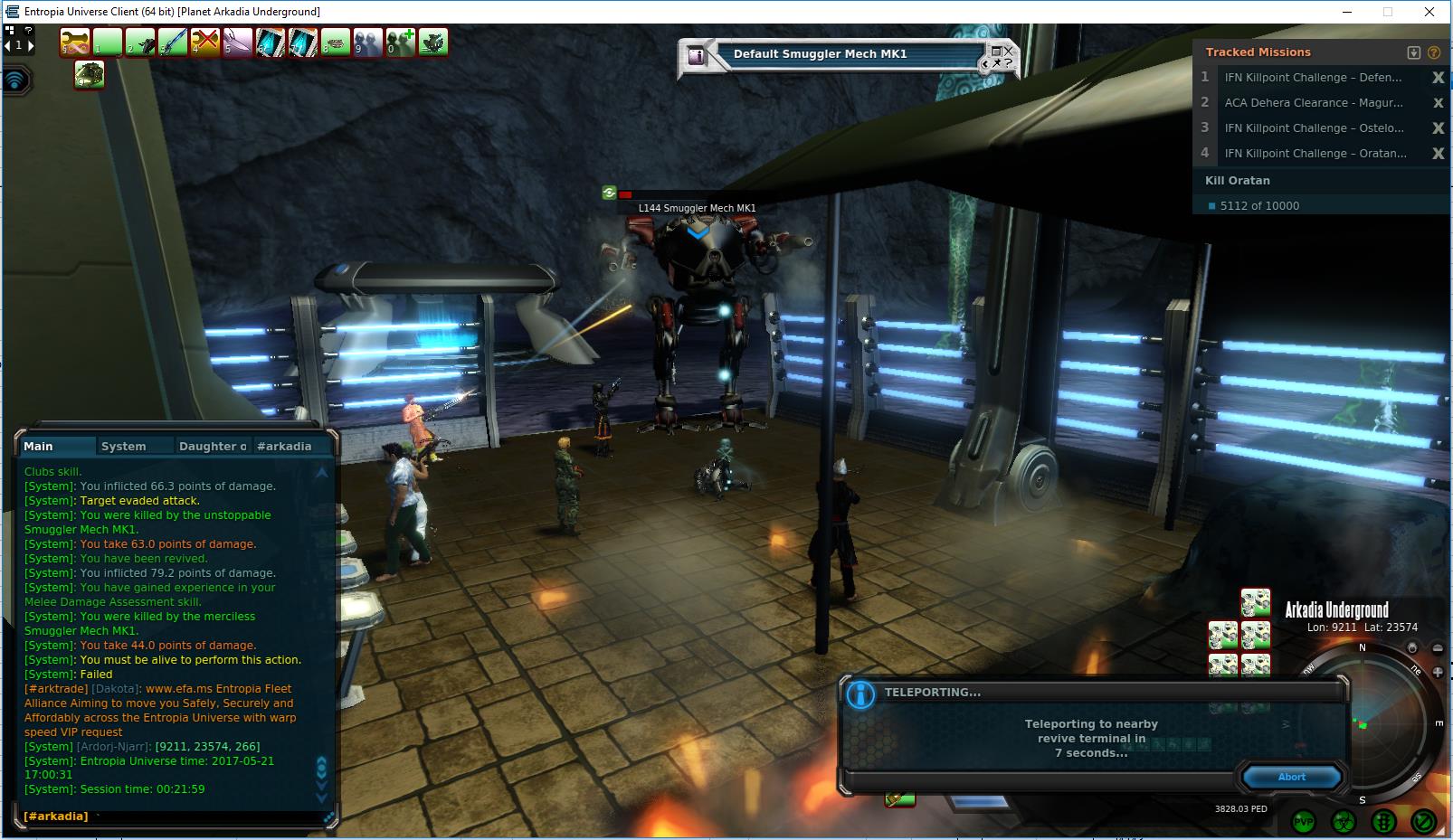Switch to the System chat tab
The height and width of the screenshot is (840, 1453).
[x=124, y=446]
